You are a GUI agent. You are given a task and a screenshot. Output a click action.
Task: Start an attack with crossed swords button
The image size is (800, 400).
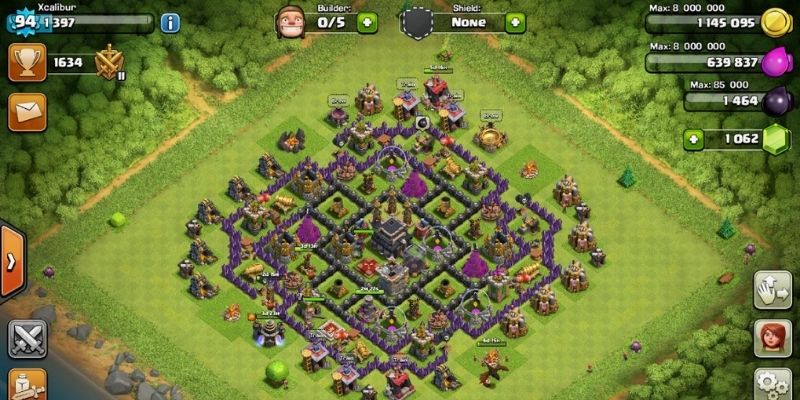pyautogui.click(x=27, y=338)
